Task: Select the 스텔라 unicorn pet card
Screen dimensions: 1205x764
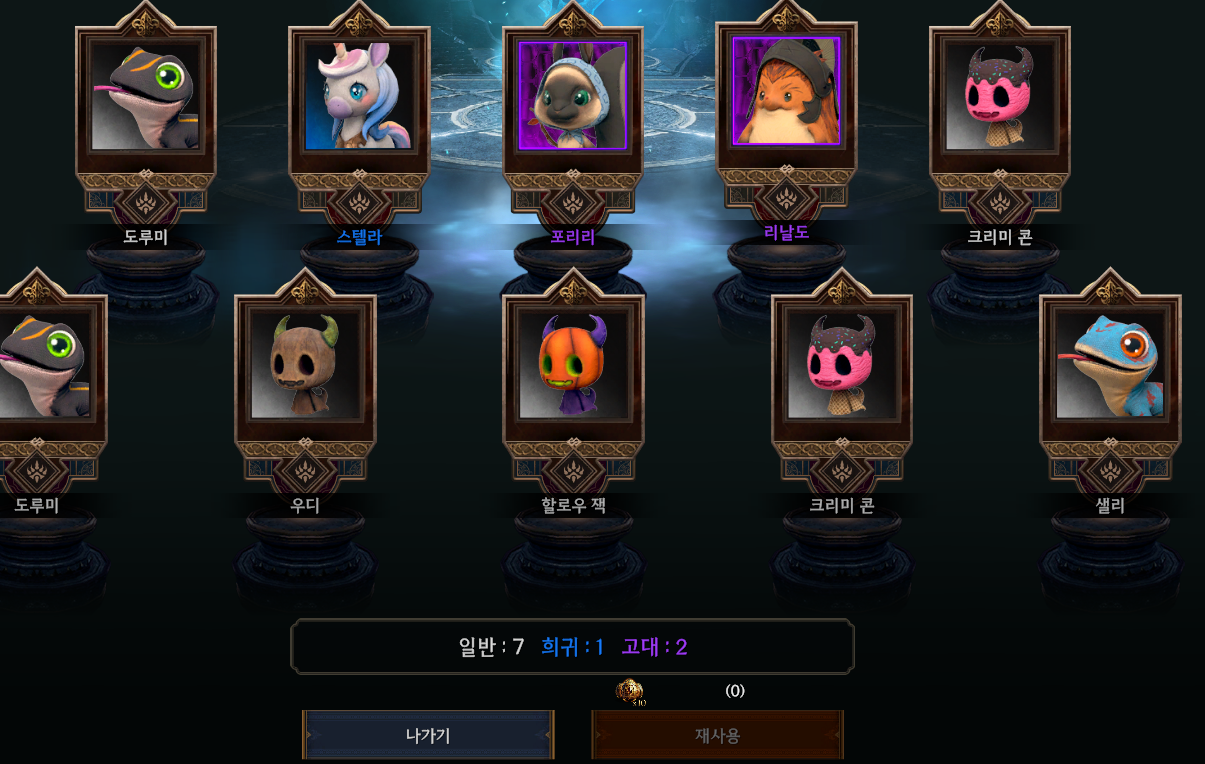Action: pos(359,97)
